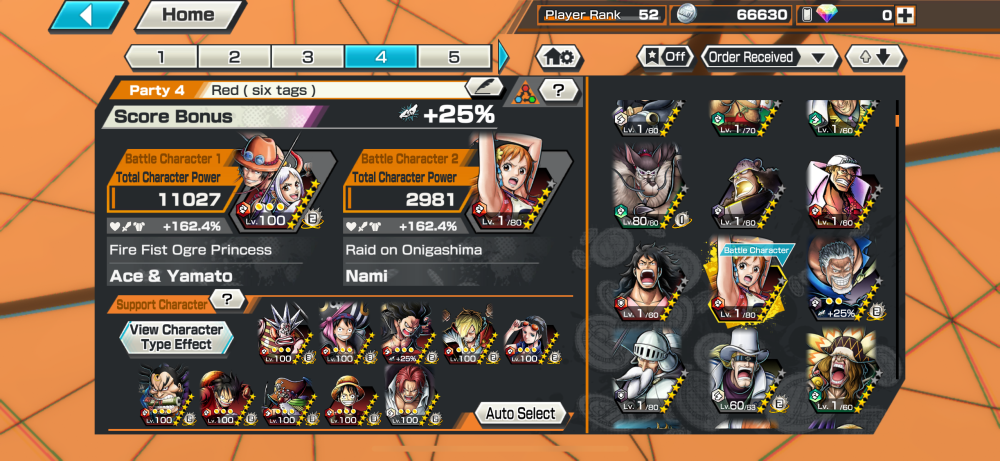Open Support Character help question mark
1000x461 pixels.
click(x=228, y=299)
